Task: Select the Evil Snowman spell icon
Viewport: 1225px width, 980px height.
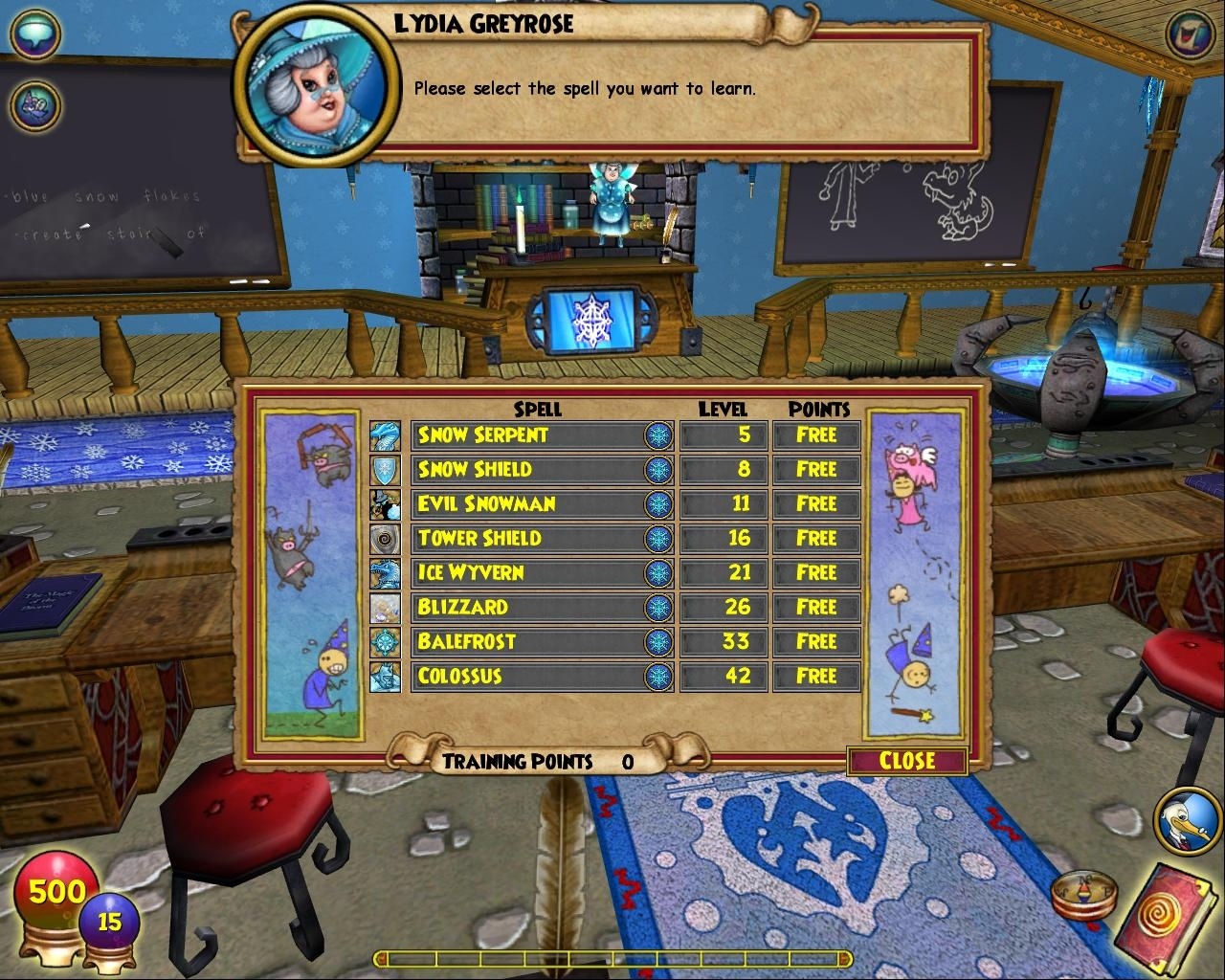Action: pyautogui.click(x=386, y=504)
